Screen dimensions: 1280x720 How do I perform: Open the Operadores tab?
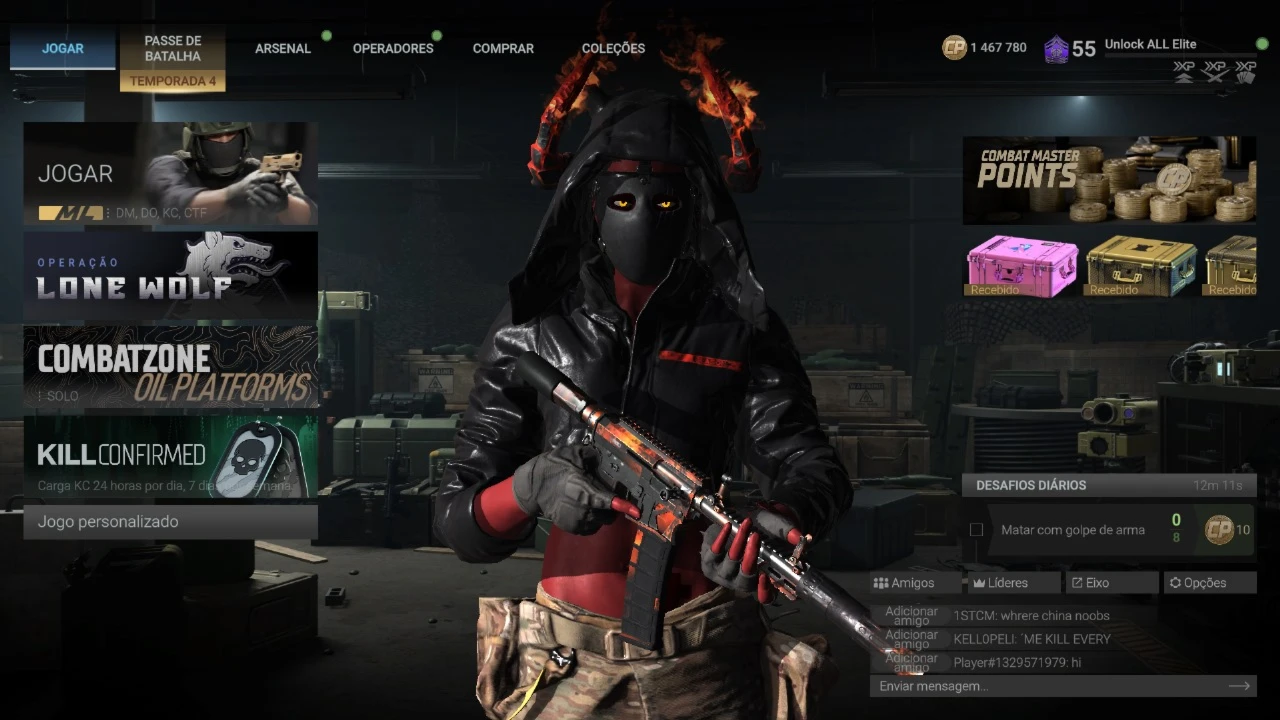pos(393,48)
